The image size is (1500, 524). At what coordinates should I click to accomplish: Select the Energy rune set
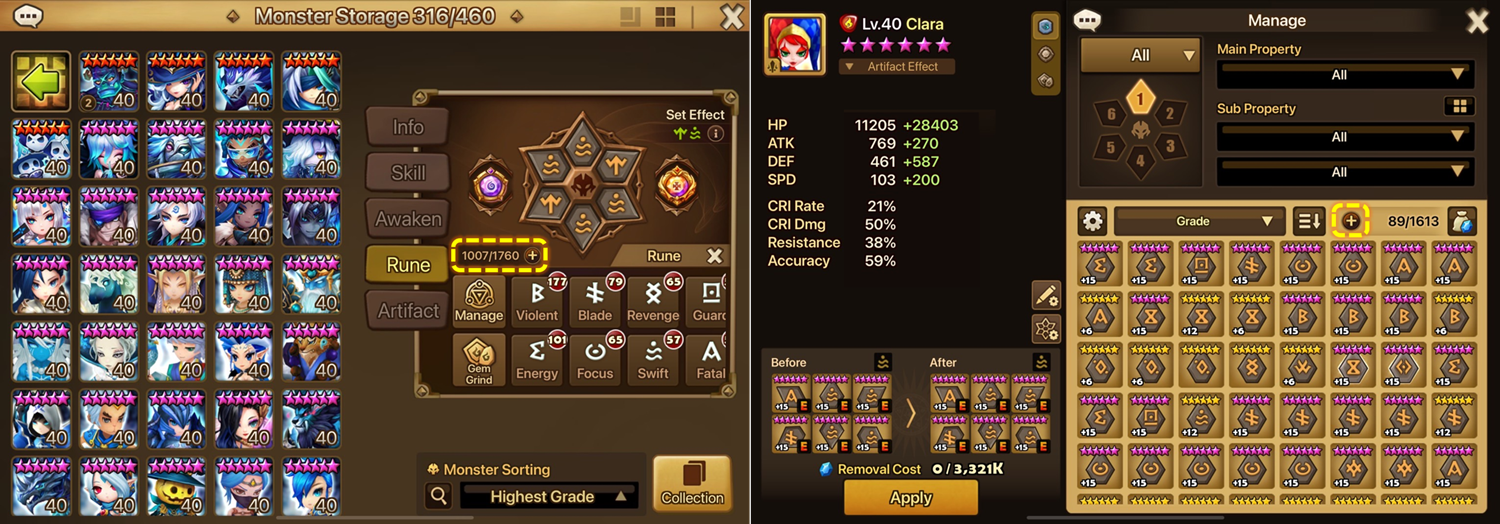[x=537, y=359]
